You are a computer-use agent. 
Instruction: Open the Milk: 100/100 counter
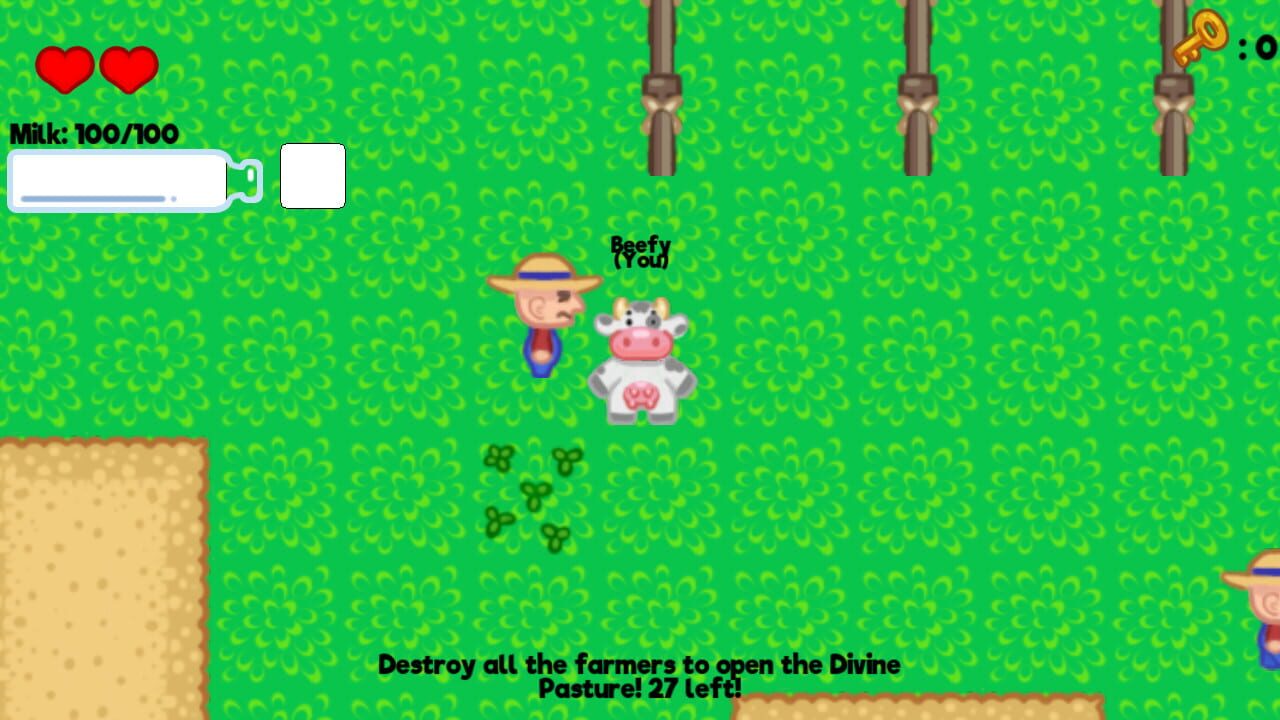[93, 133]
